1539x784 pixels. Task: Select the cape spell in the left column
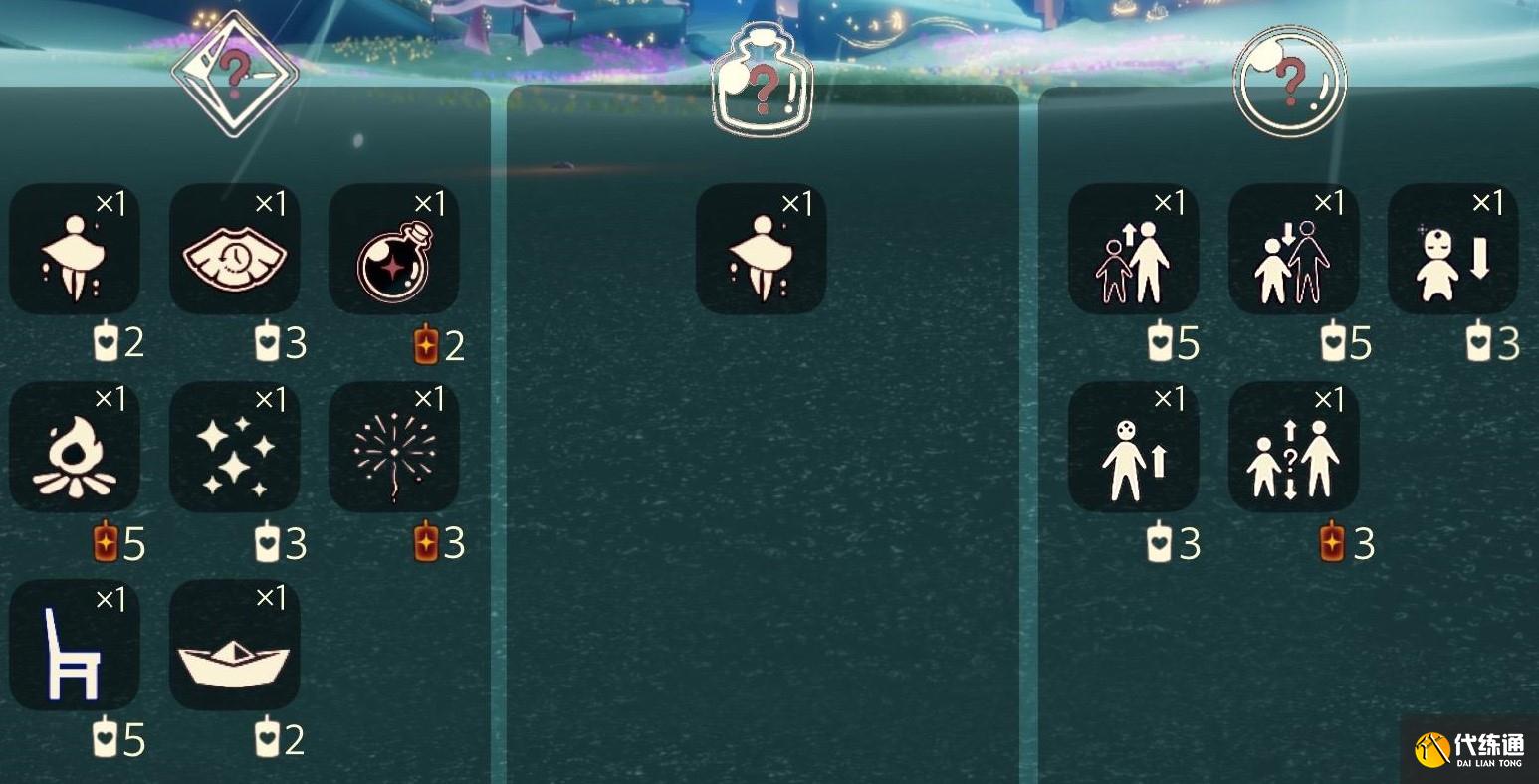pos(75,249)
